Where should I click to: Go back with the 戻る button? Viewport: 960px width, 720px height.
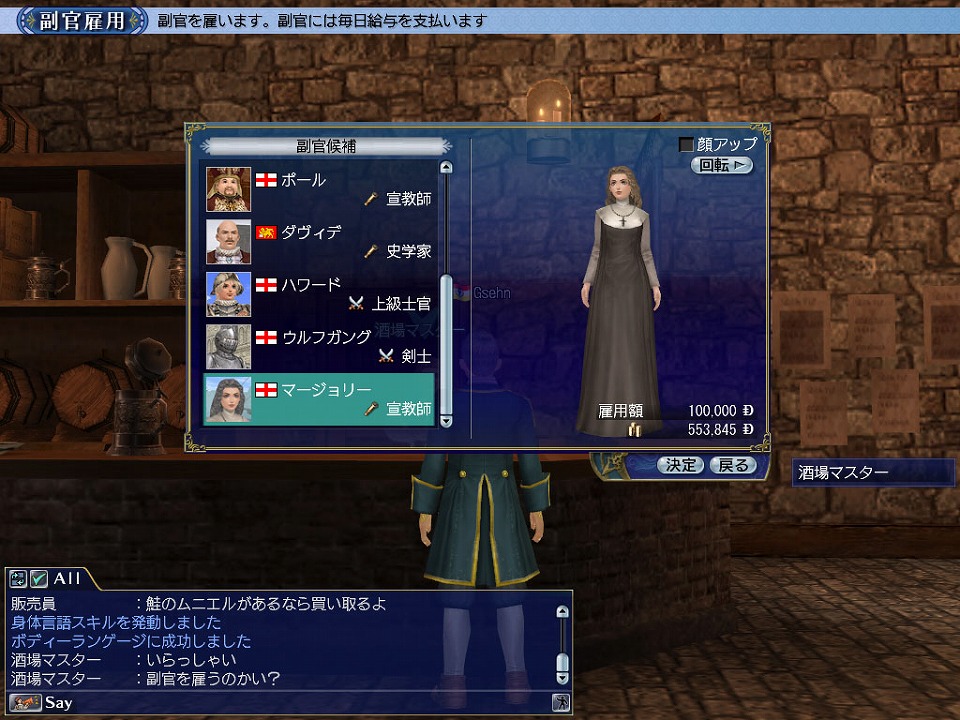733,465
